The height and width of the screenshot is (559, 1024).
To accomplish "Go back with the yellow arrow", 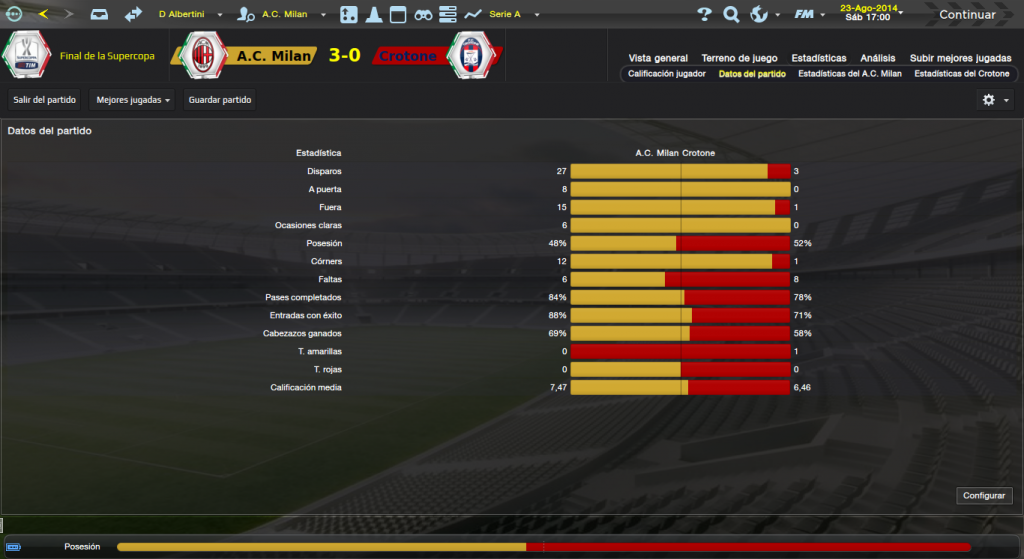I will tap(43, 15).
